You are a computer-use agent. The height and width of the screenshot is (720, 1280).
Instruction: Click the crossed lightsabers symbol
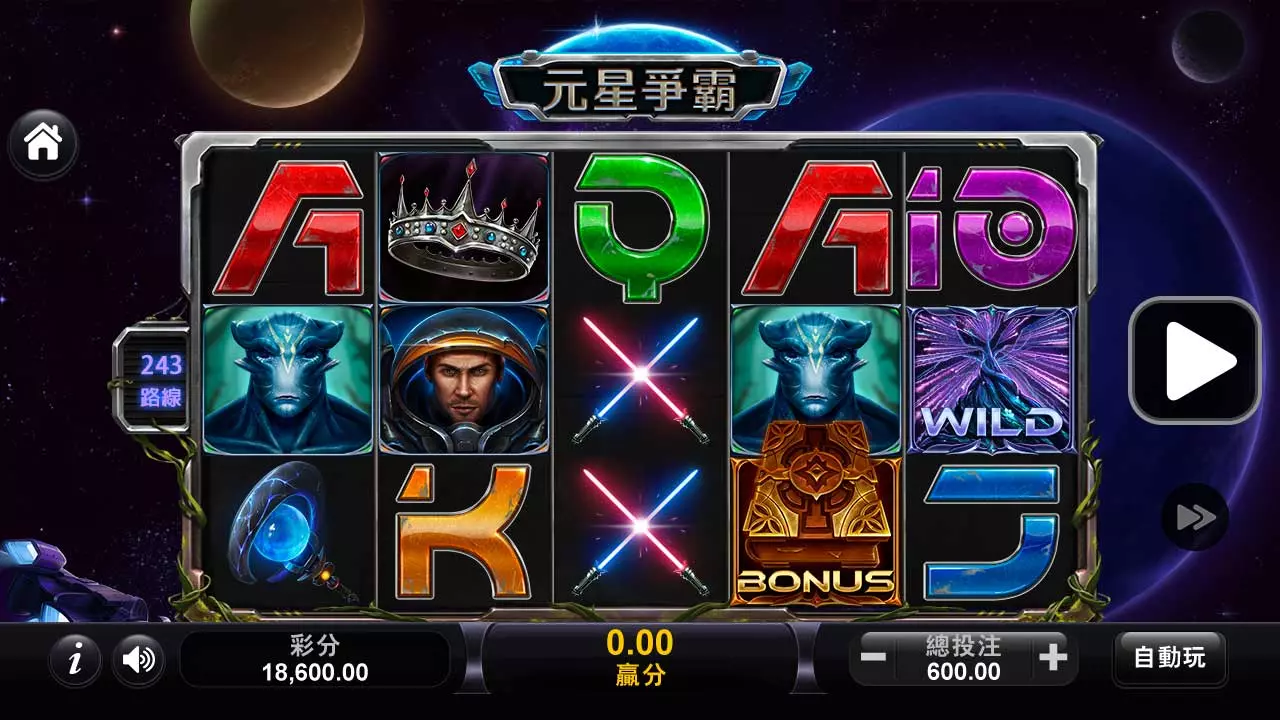pos(640,375)
